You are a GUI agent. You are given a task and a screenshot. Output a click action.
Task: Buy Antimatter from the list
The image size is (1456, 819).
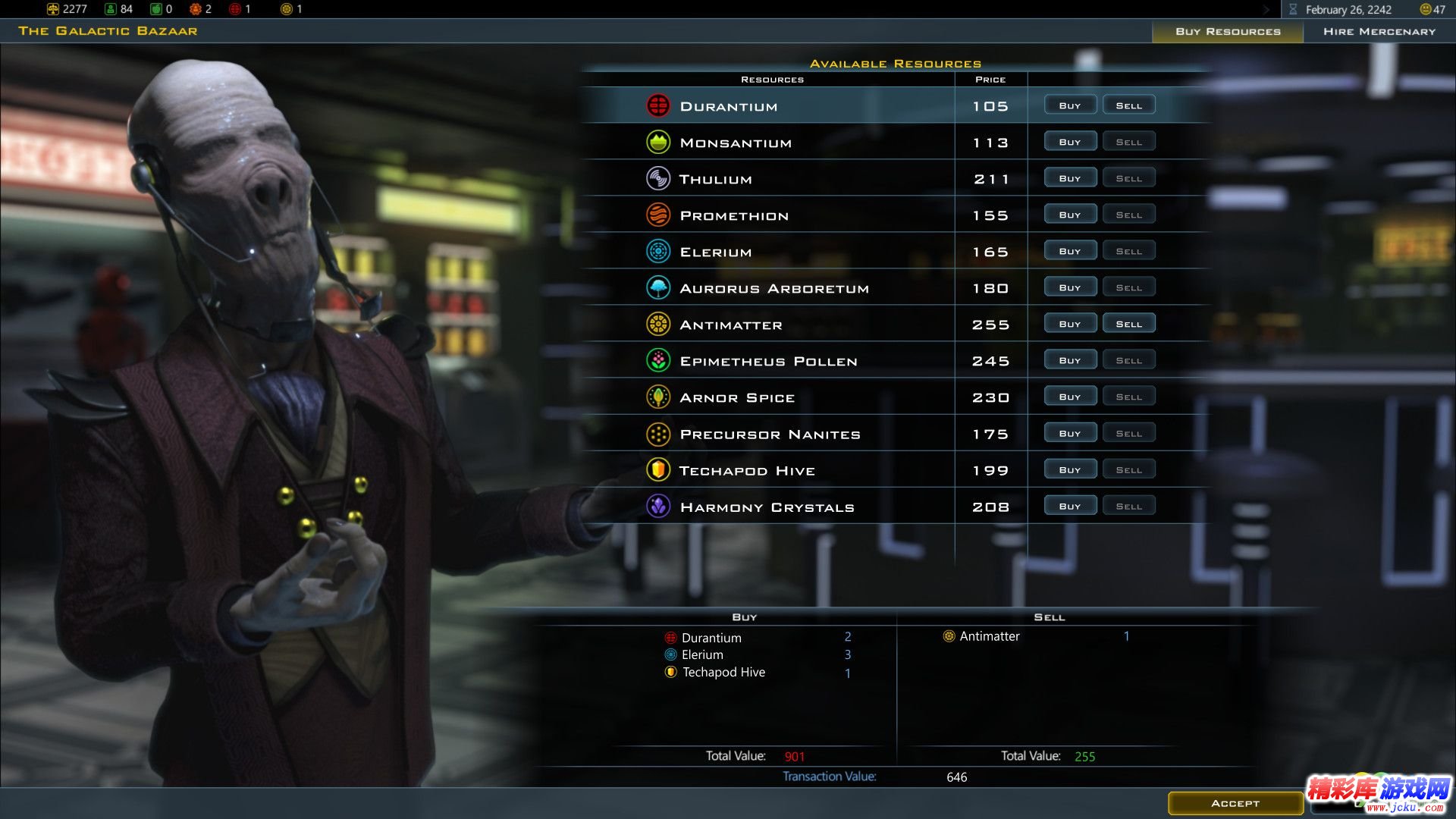point(1069,324)
